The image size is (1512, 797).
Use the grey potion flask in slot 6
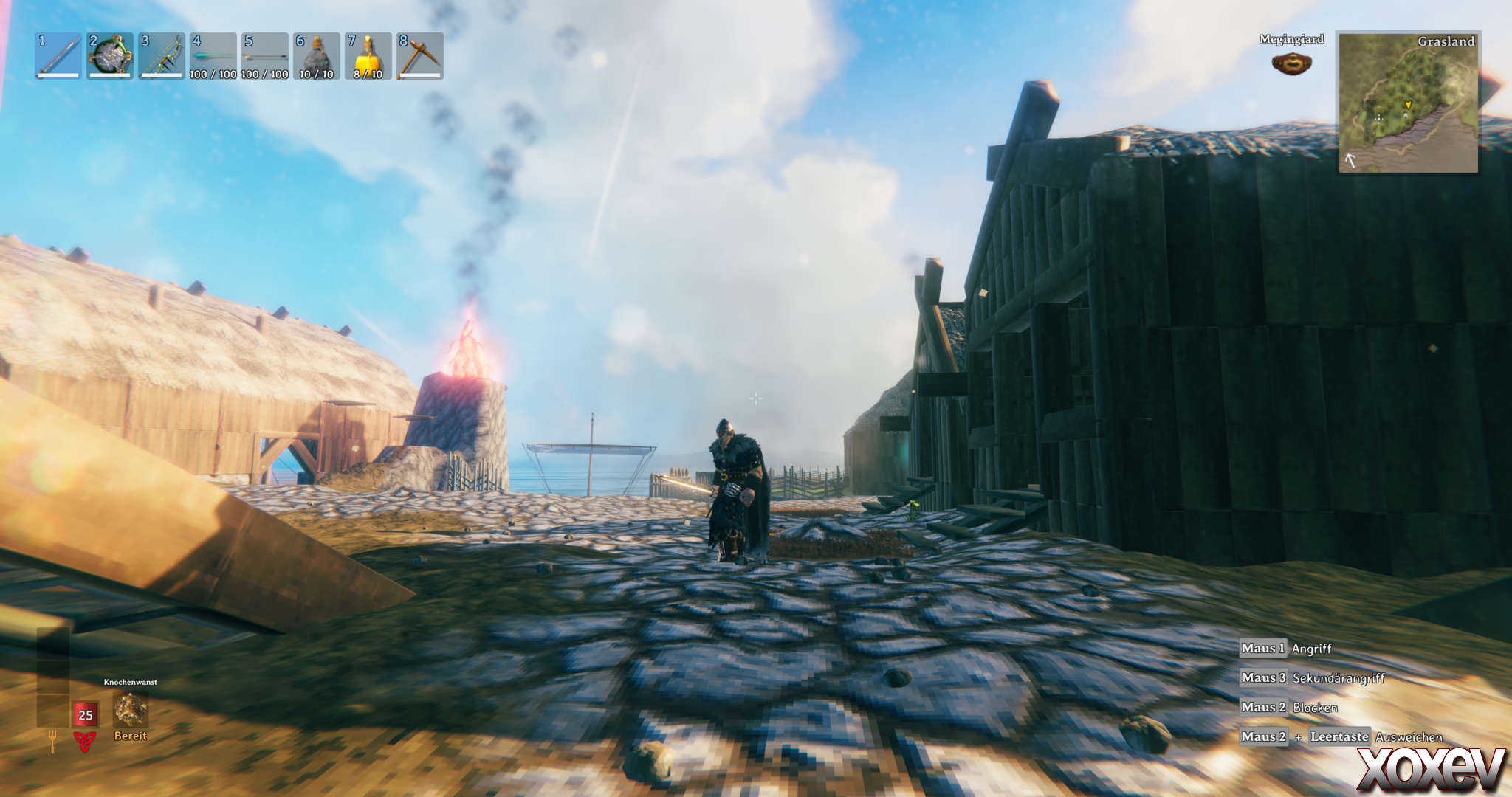tap(317, 55)
